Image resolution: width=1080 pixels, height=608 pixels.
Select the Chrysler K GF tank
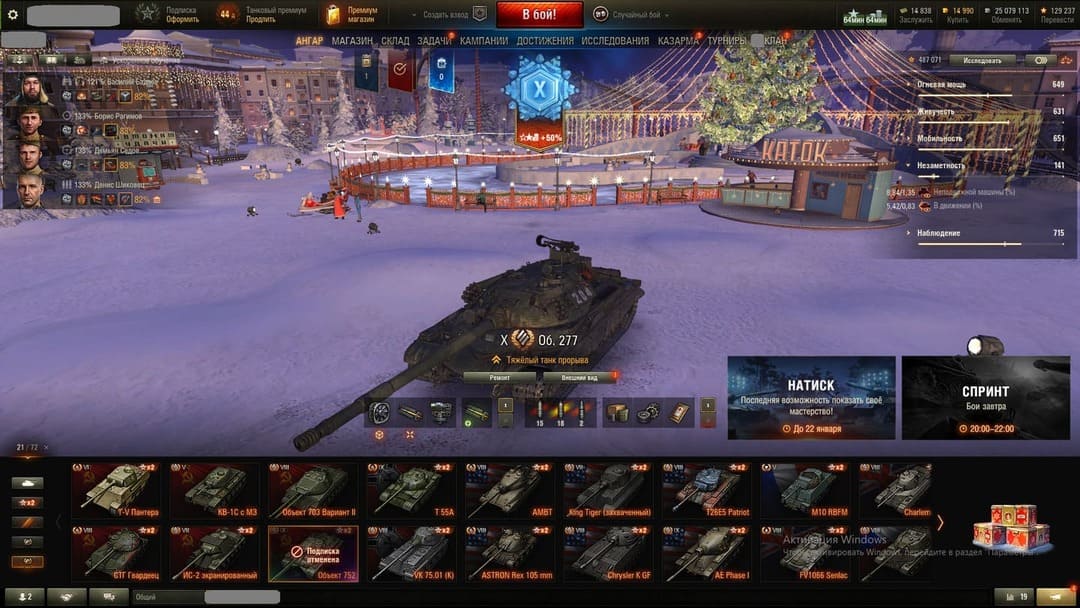(610, 554)
